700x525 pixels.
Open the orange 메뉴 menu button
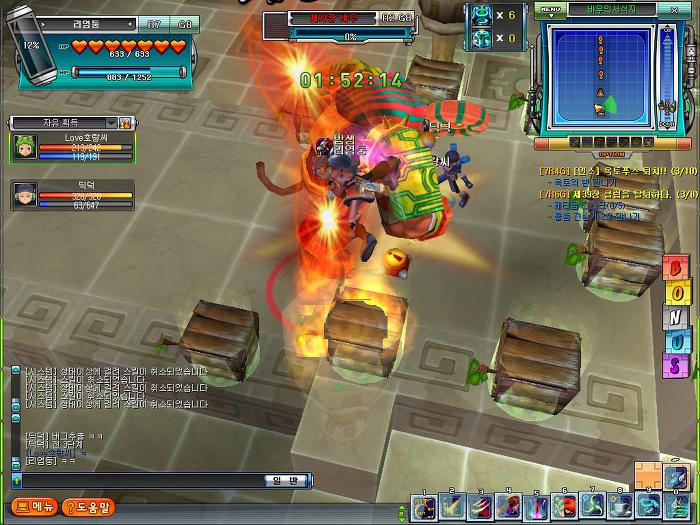pos(34,507)
